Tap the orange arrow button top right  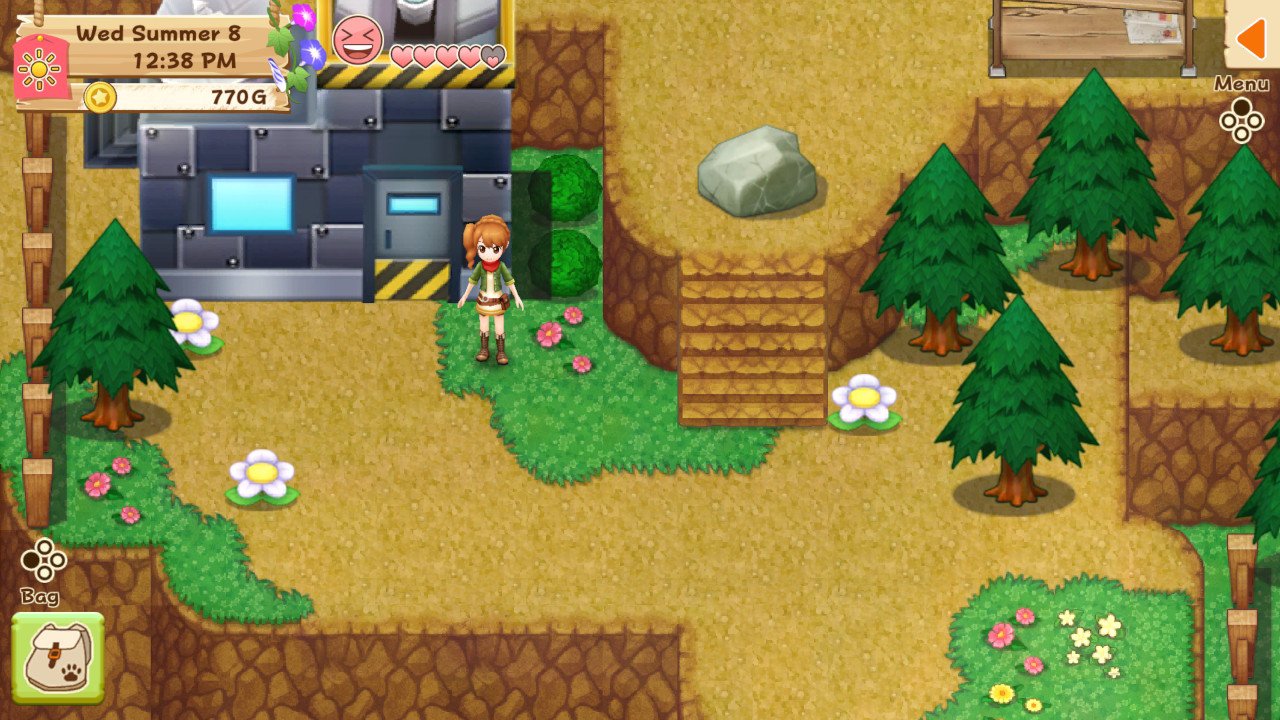click(1253, 38)
